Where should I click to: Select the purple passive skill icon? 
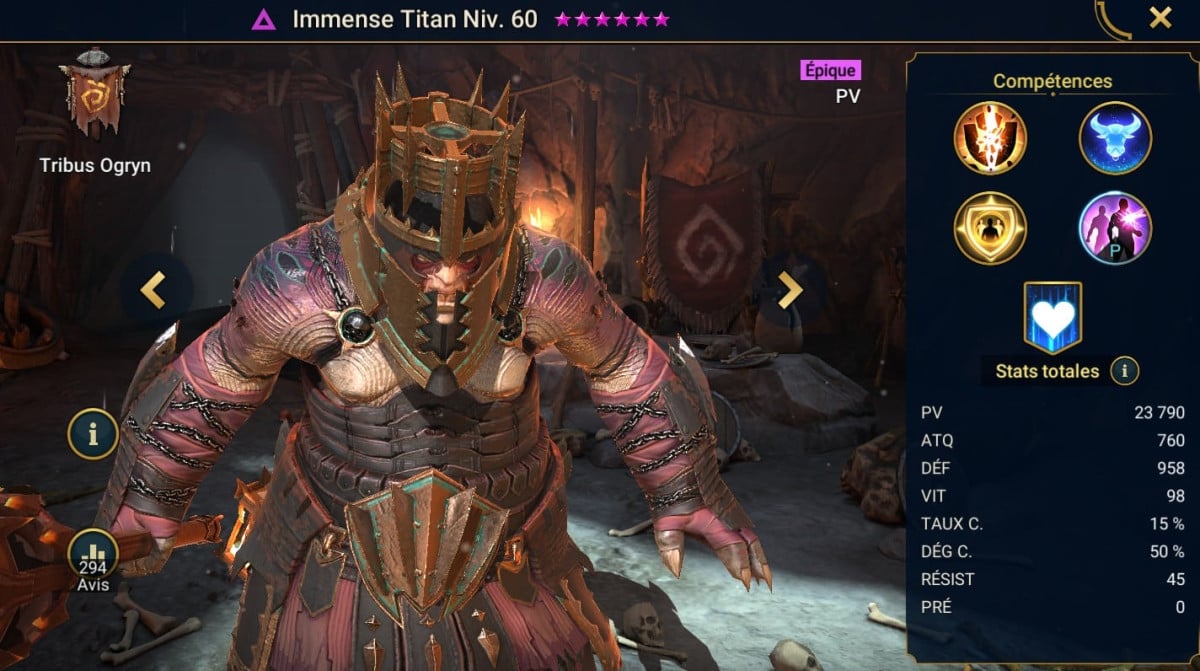pos(1115,227)
